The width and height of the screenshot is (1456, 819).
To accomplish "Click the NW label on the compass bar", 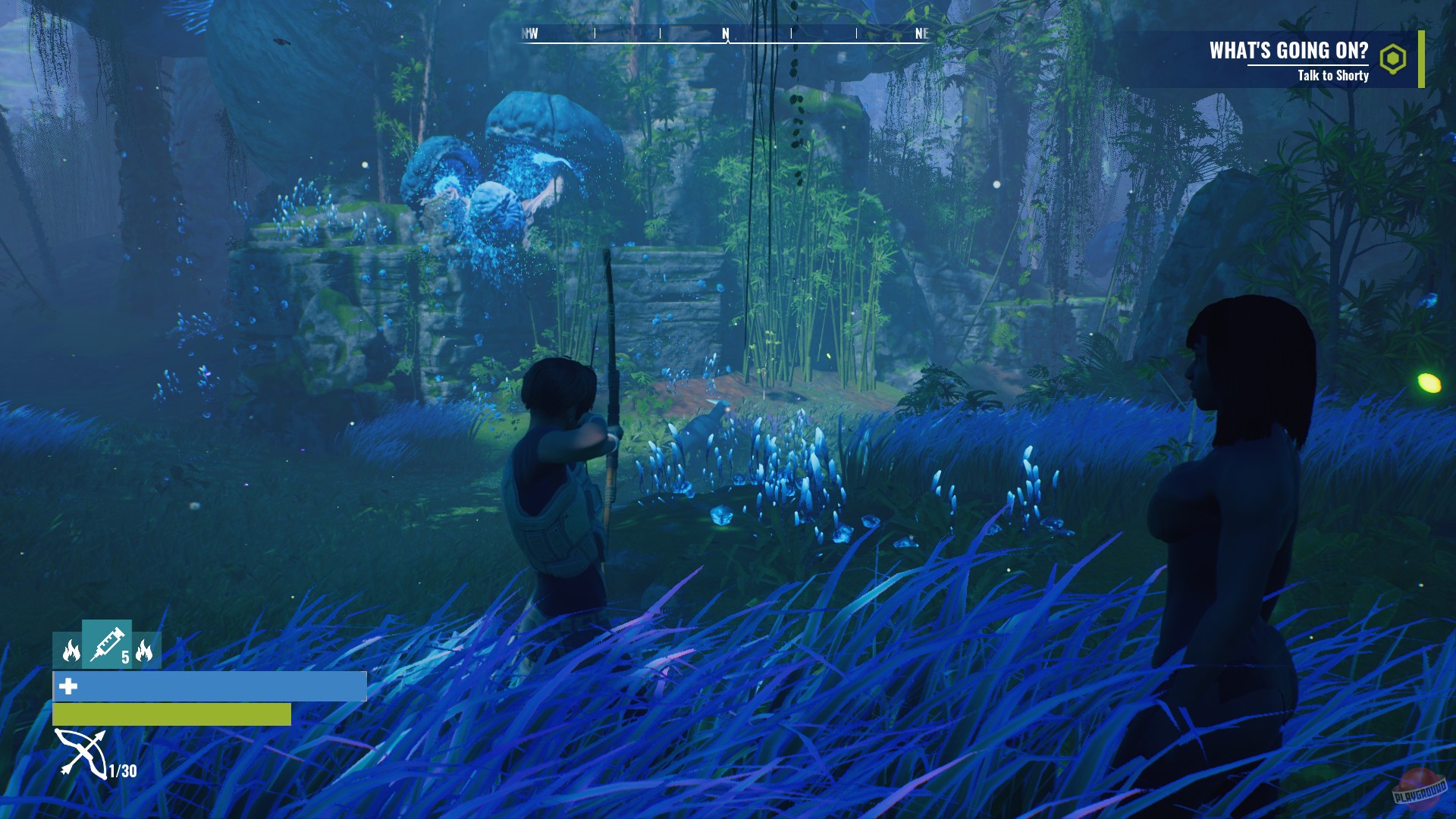I will coord(529,32).
